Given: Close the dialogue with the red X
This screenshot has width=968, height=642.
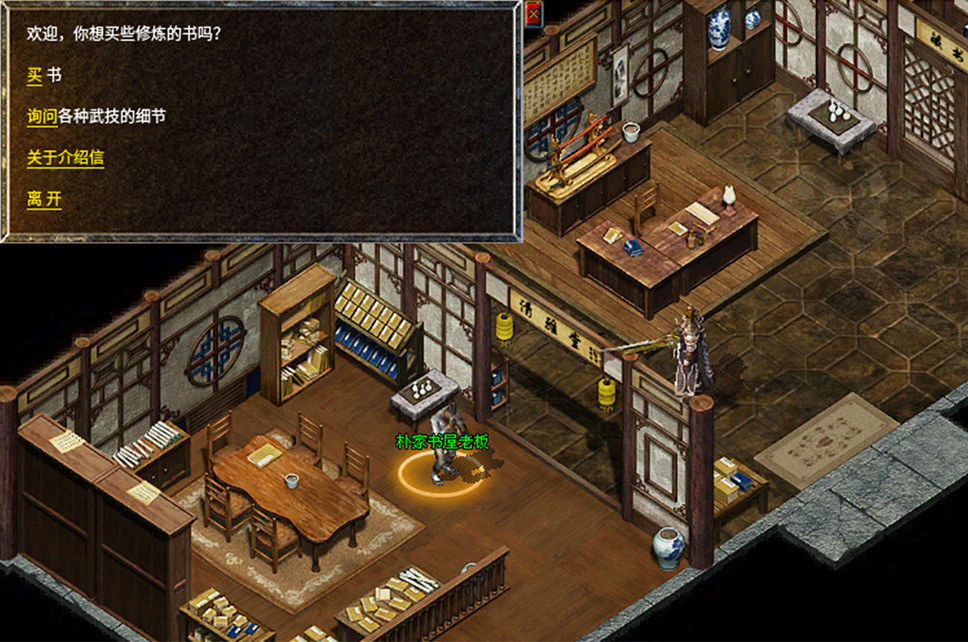Looking at the screenshot, I should coord(533,13).
